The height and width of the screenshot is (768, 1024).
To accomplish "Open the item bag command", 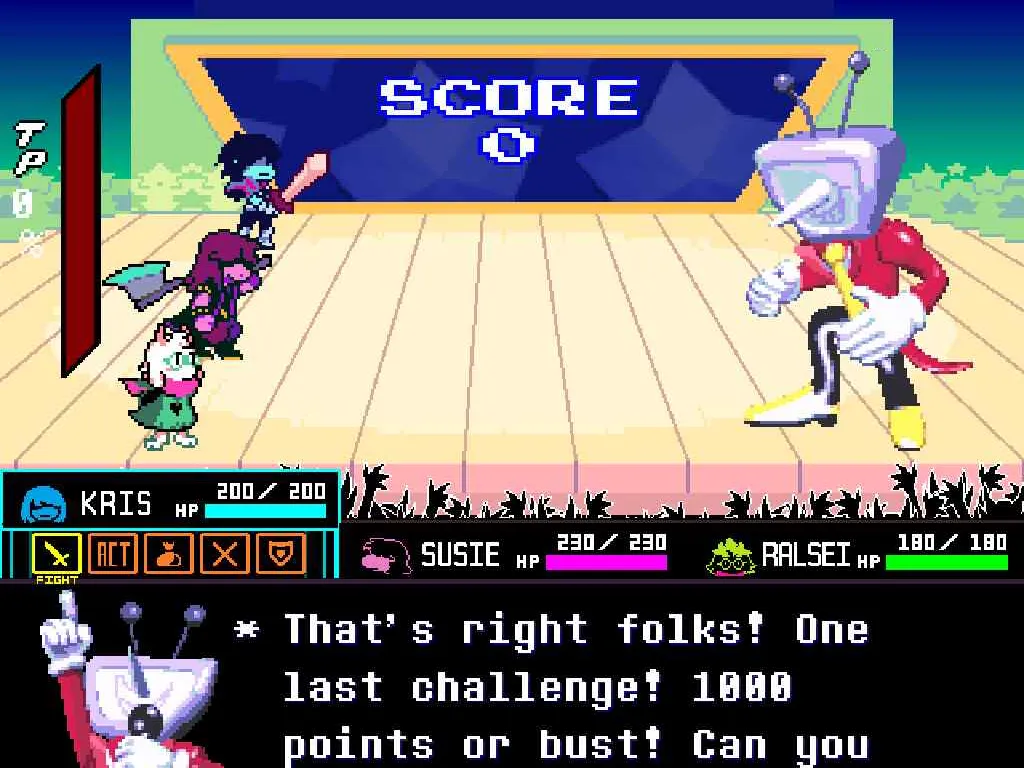I will 168,552.
